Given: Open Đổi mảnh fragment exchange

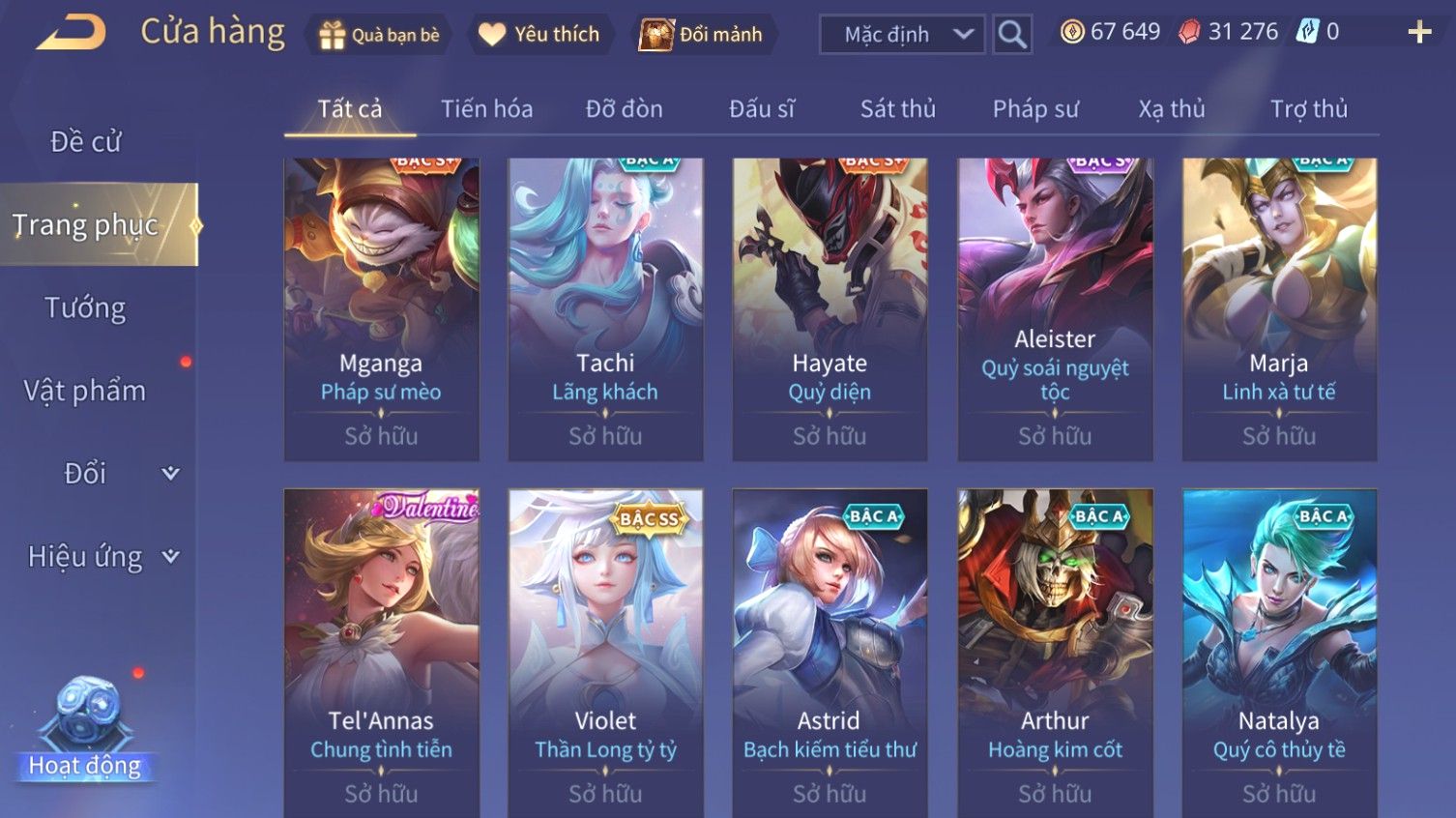Looking at the screenshot, I should point(701,35).
